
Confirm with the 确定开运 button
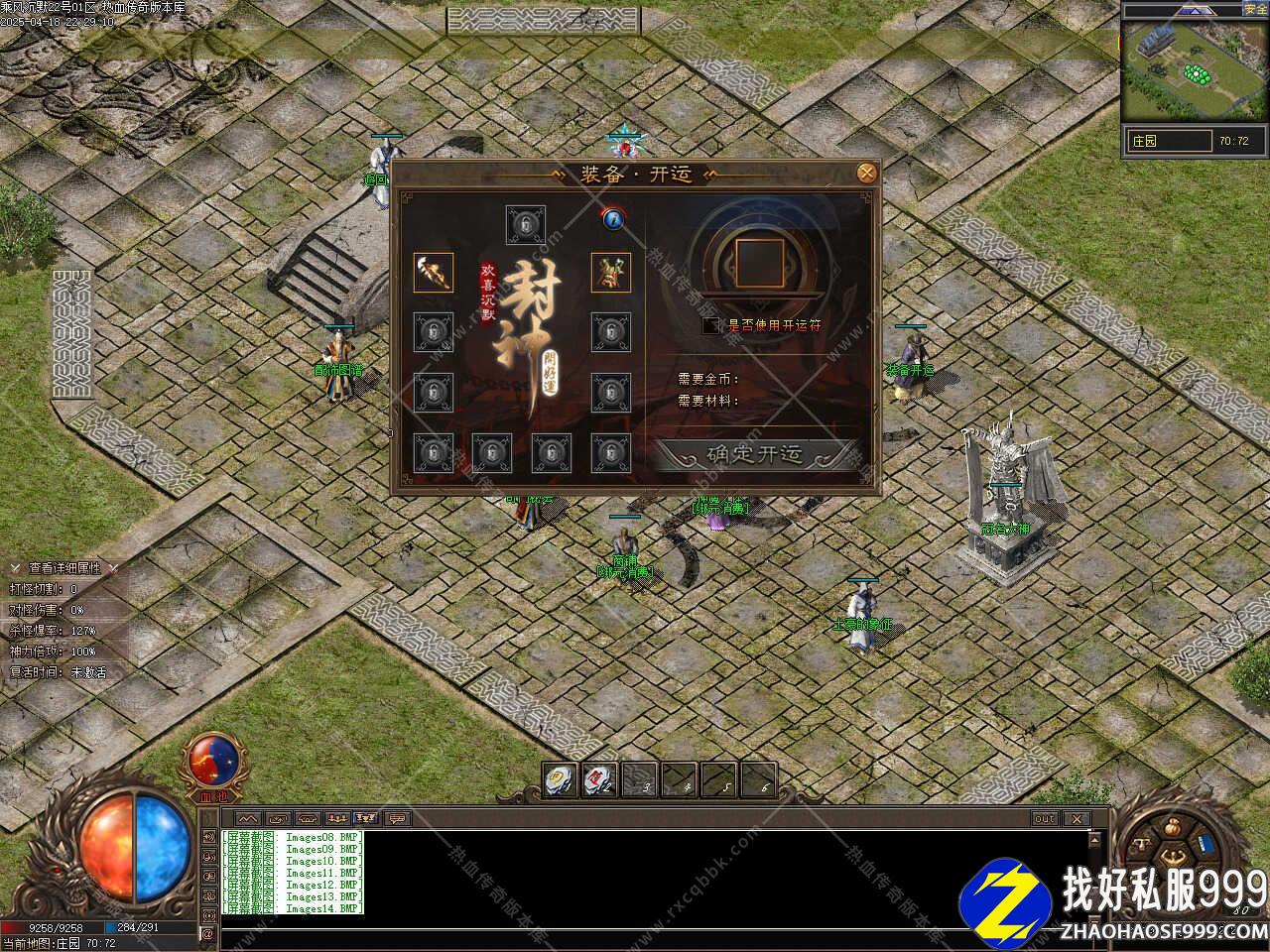pos(754,454)
